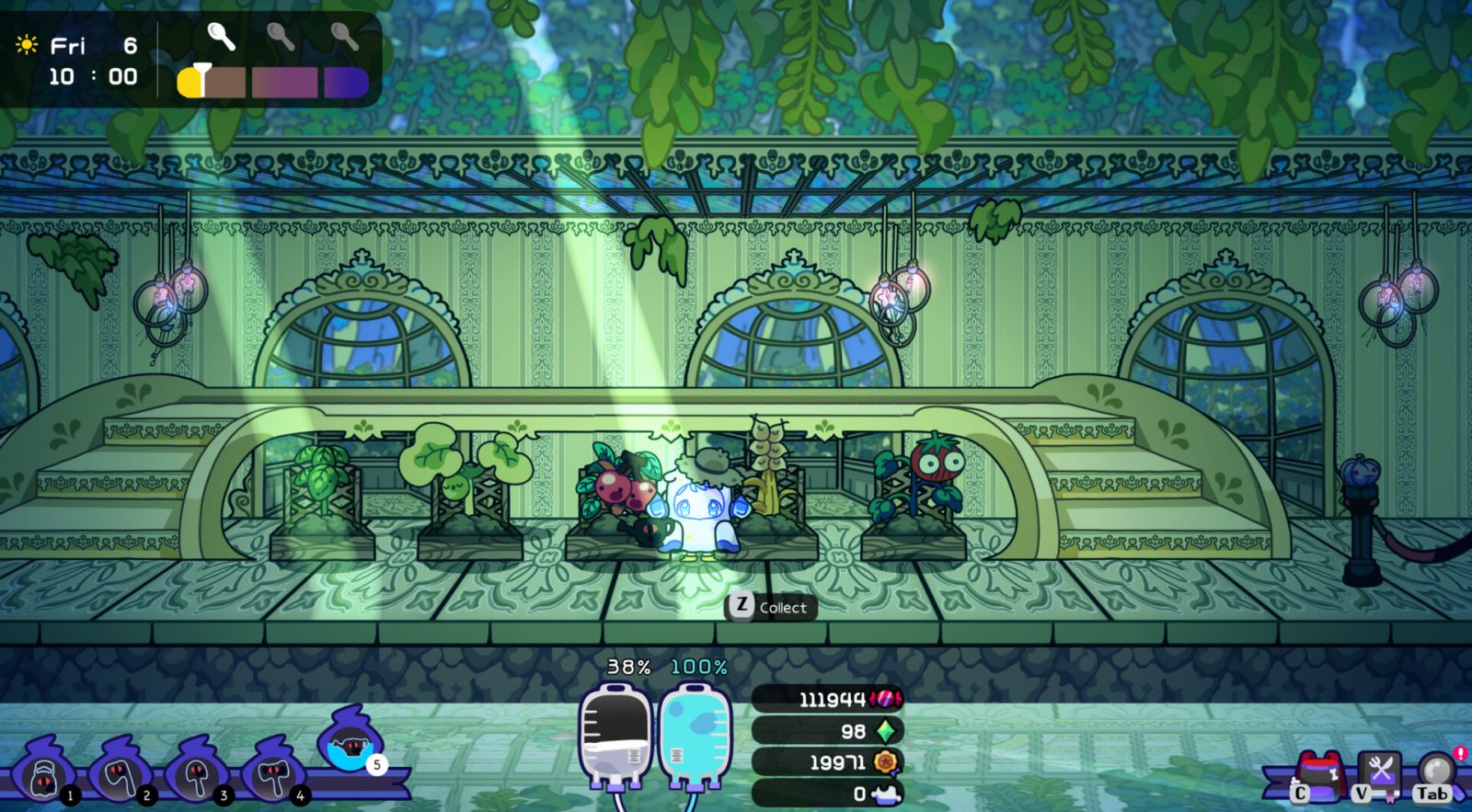Select the green gem currency icon

point(886,731)
